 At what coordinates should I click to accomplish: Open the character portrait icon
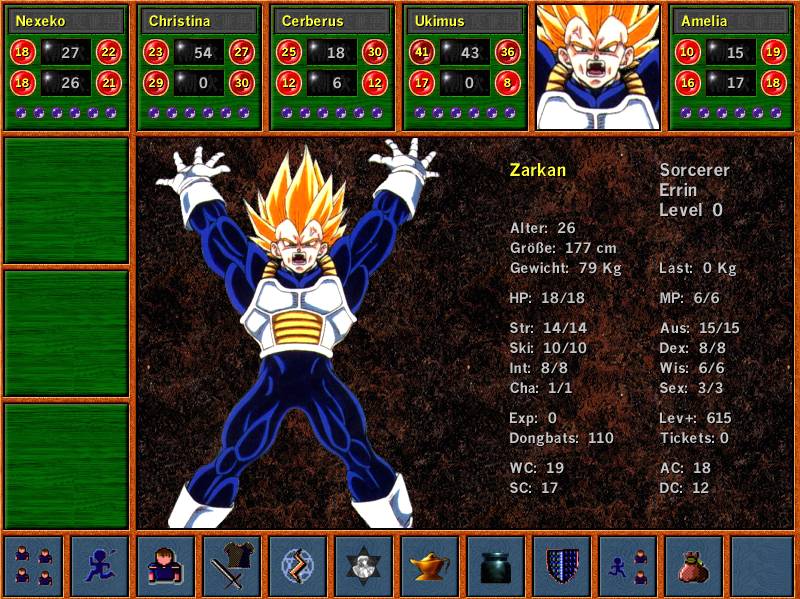coord(166,565)
